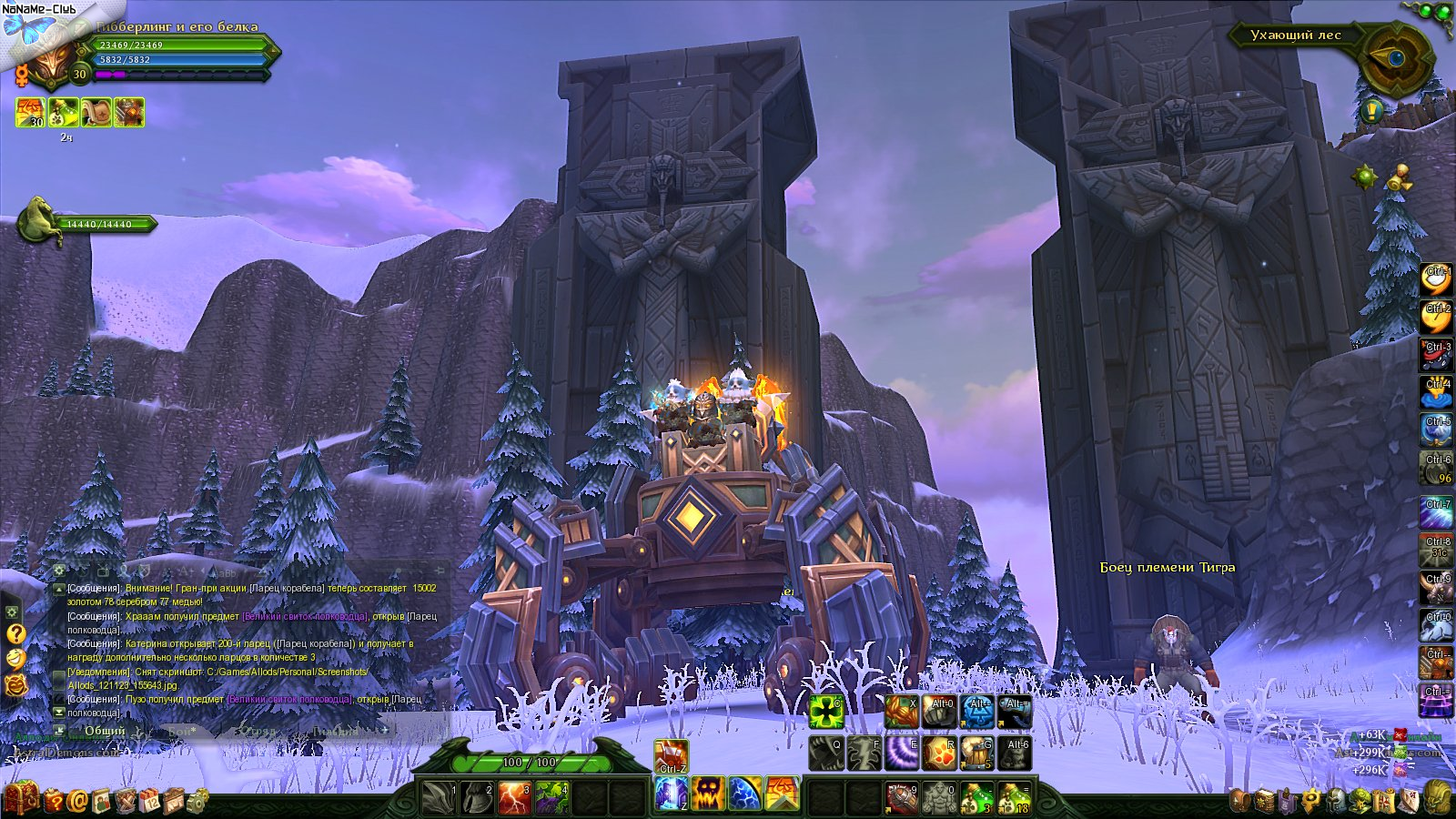This screenshot has height=819, width=1456.
Task: Open the red treasure chest shop
Action: click(x=22, y=798)
